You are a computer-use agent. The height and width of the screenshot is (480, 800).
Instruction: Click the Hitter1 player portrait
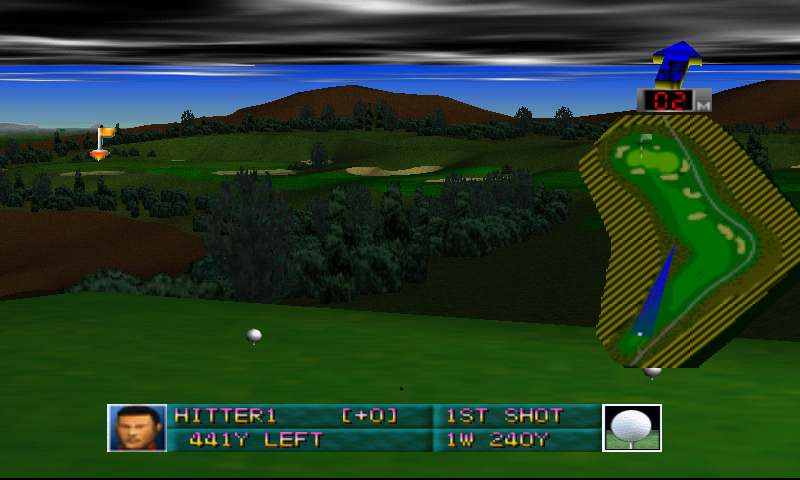tap(137, 428)
